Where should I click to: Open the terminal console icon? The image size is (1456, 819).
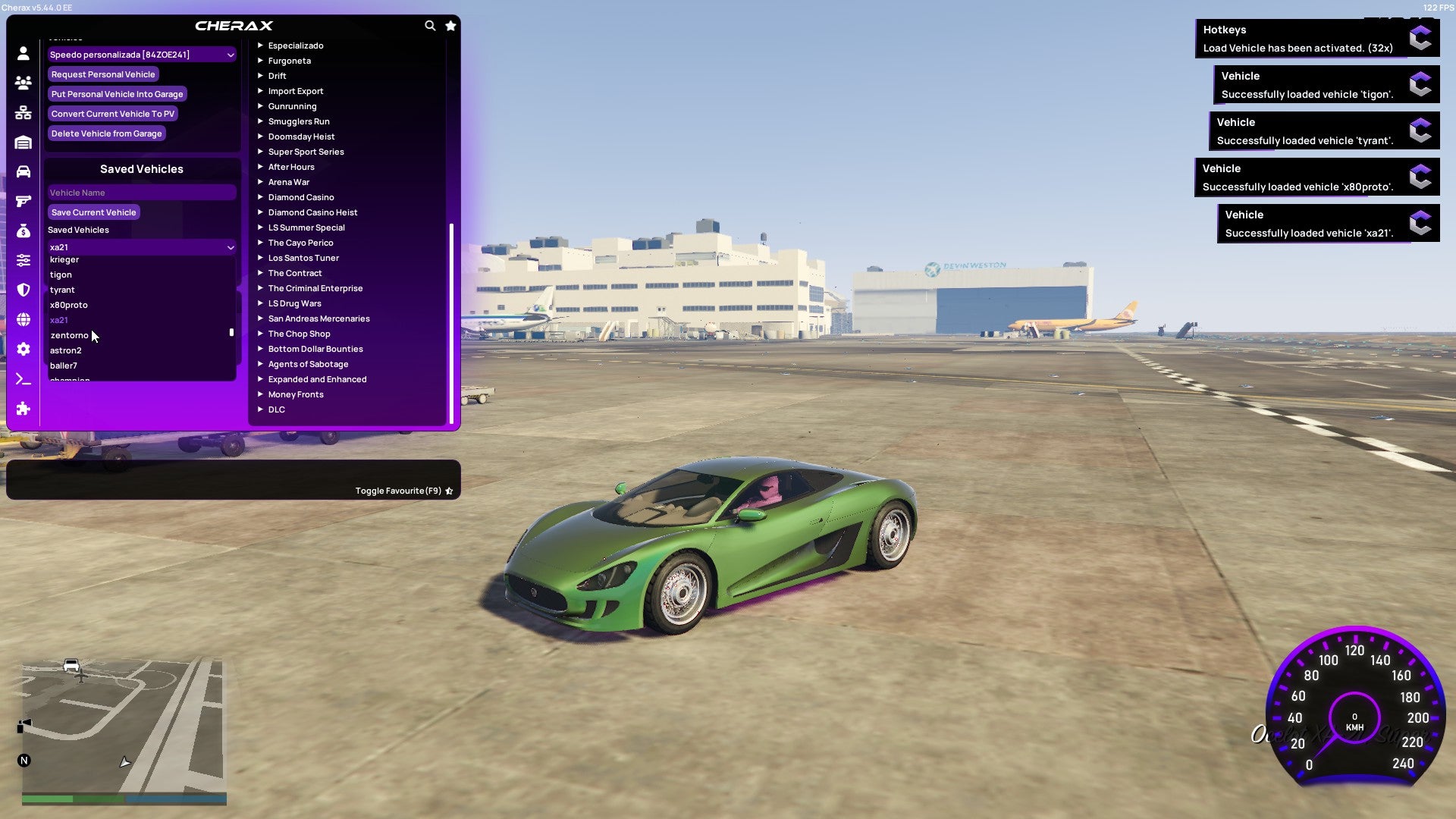pos(23,379)
